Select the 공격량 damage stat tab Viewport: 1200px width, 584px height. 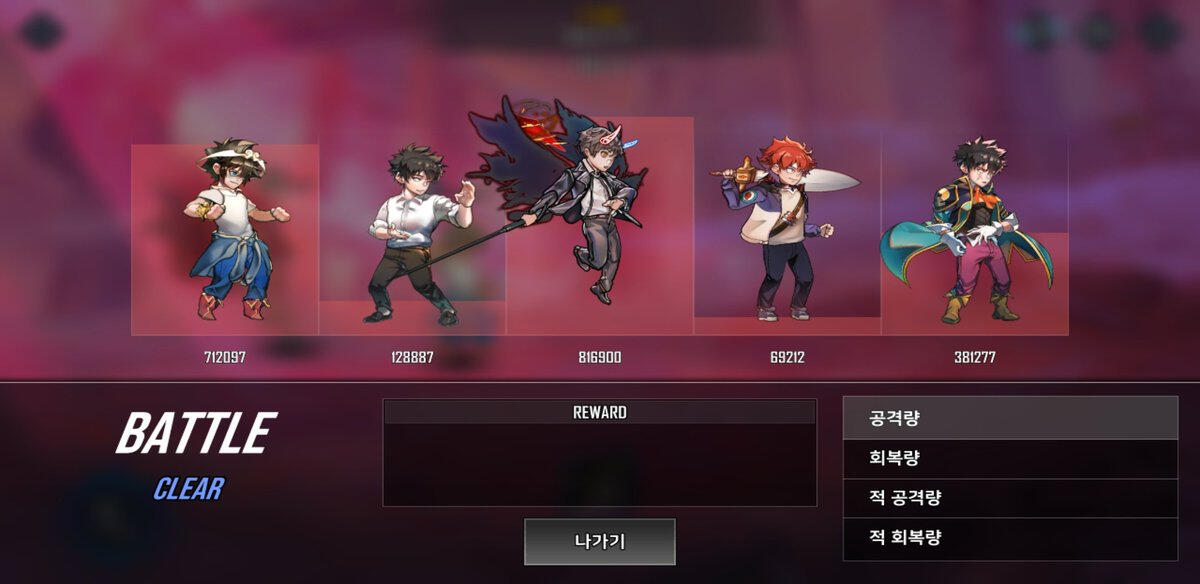coord(1010,418)
